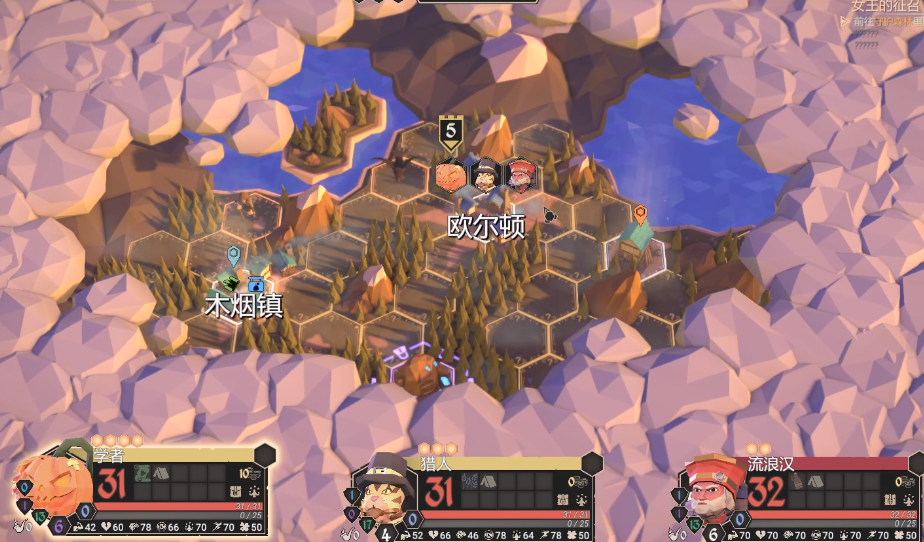The image size is (924, 542).
Task: Click the light blue location pin marker
Action: pyautogui.click(x=233, y=255)
